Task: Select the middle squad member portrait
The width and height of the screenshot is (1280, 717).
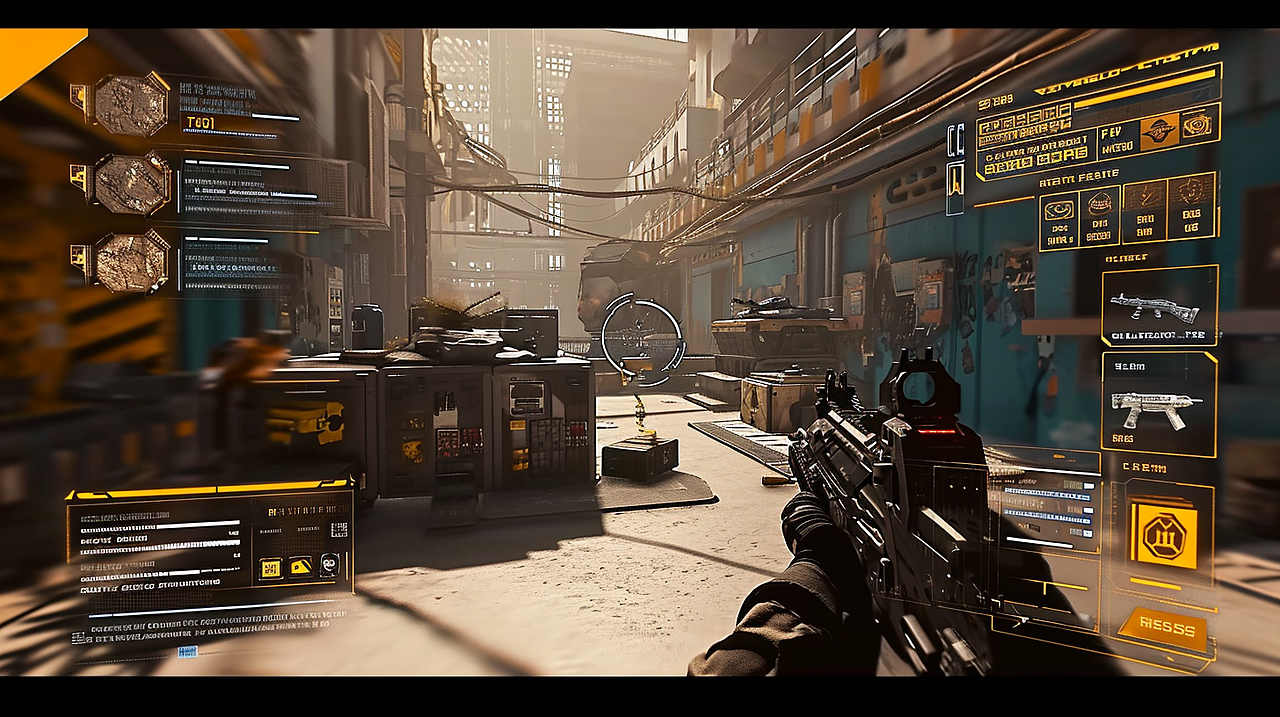Action: 131,184
